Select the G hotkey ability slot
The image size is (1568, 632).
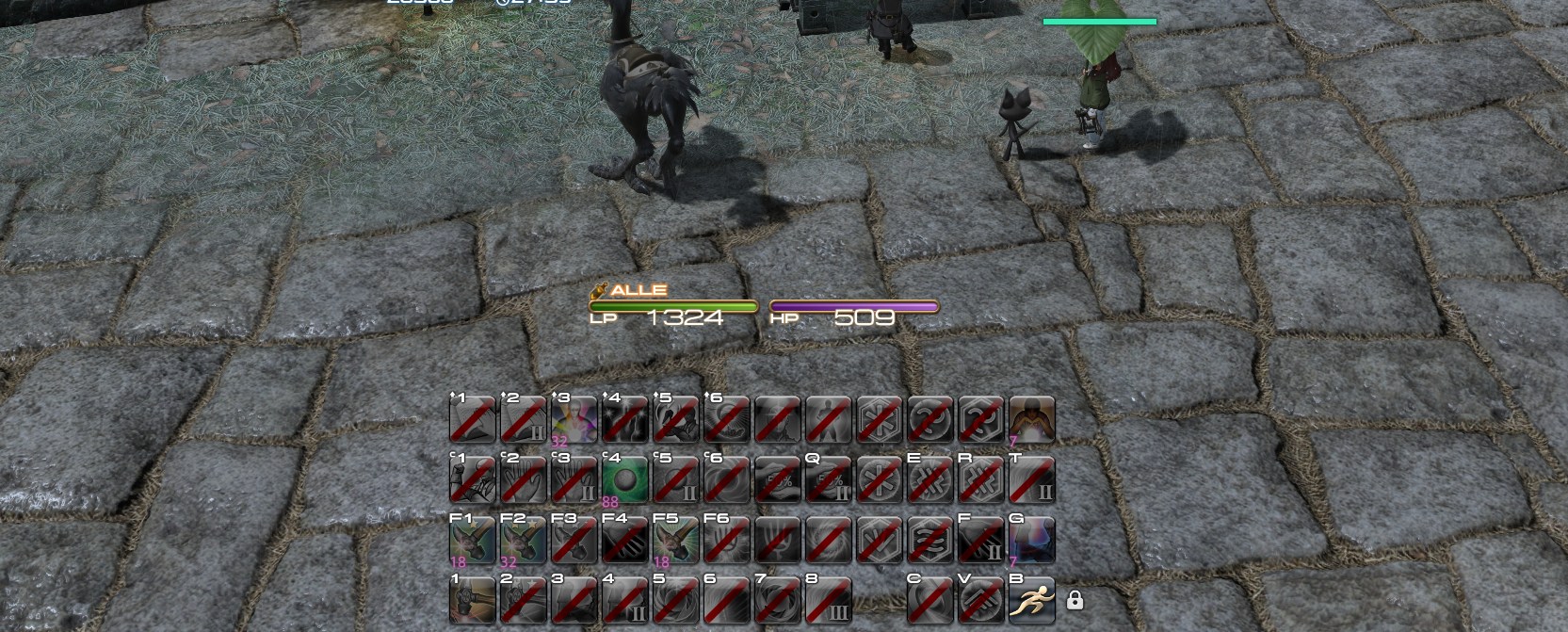1031,540
